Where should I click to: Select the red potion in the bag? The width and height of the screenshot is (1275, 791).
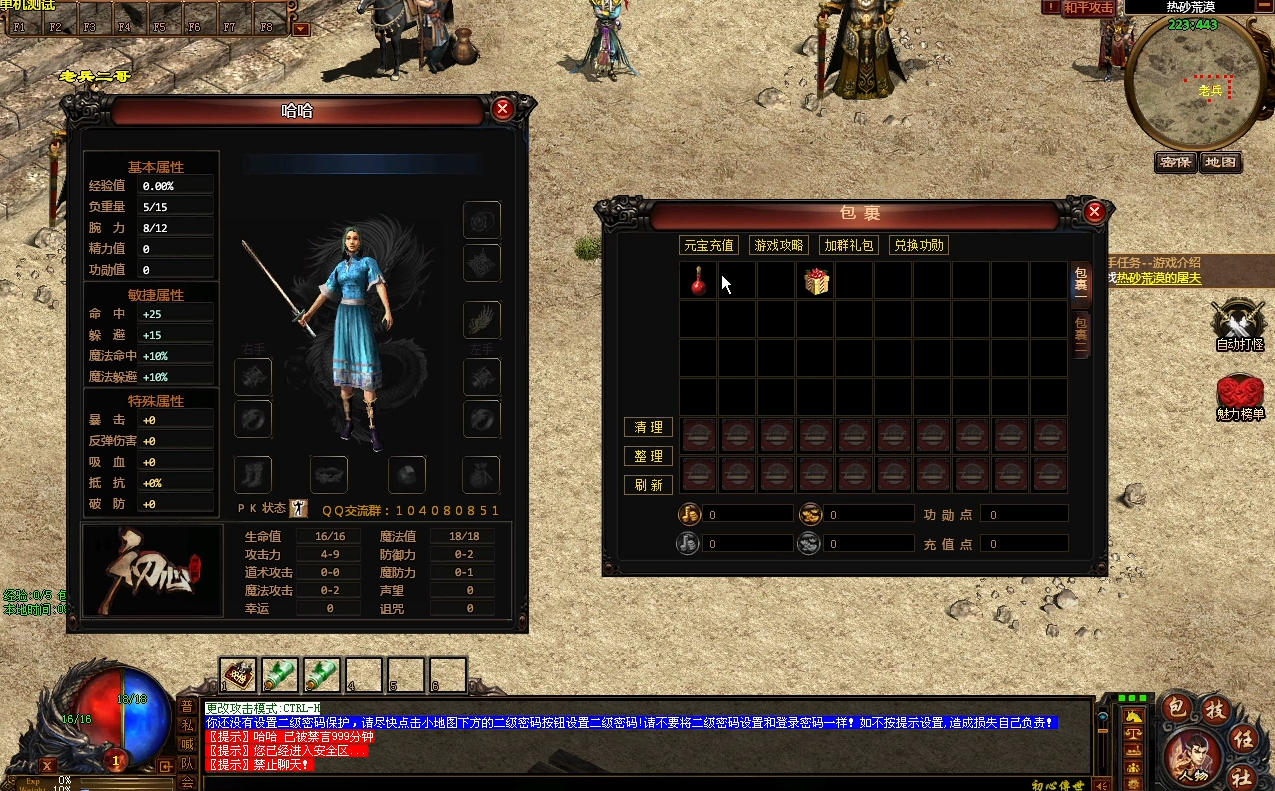[x=698, y=282]
